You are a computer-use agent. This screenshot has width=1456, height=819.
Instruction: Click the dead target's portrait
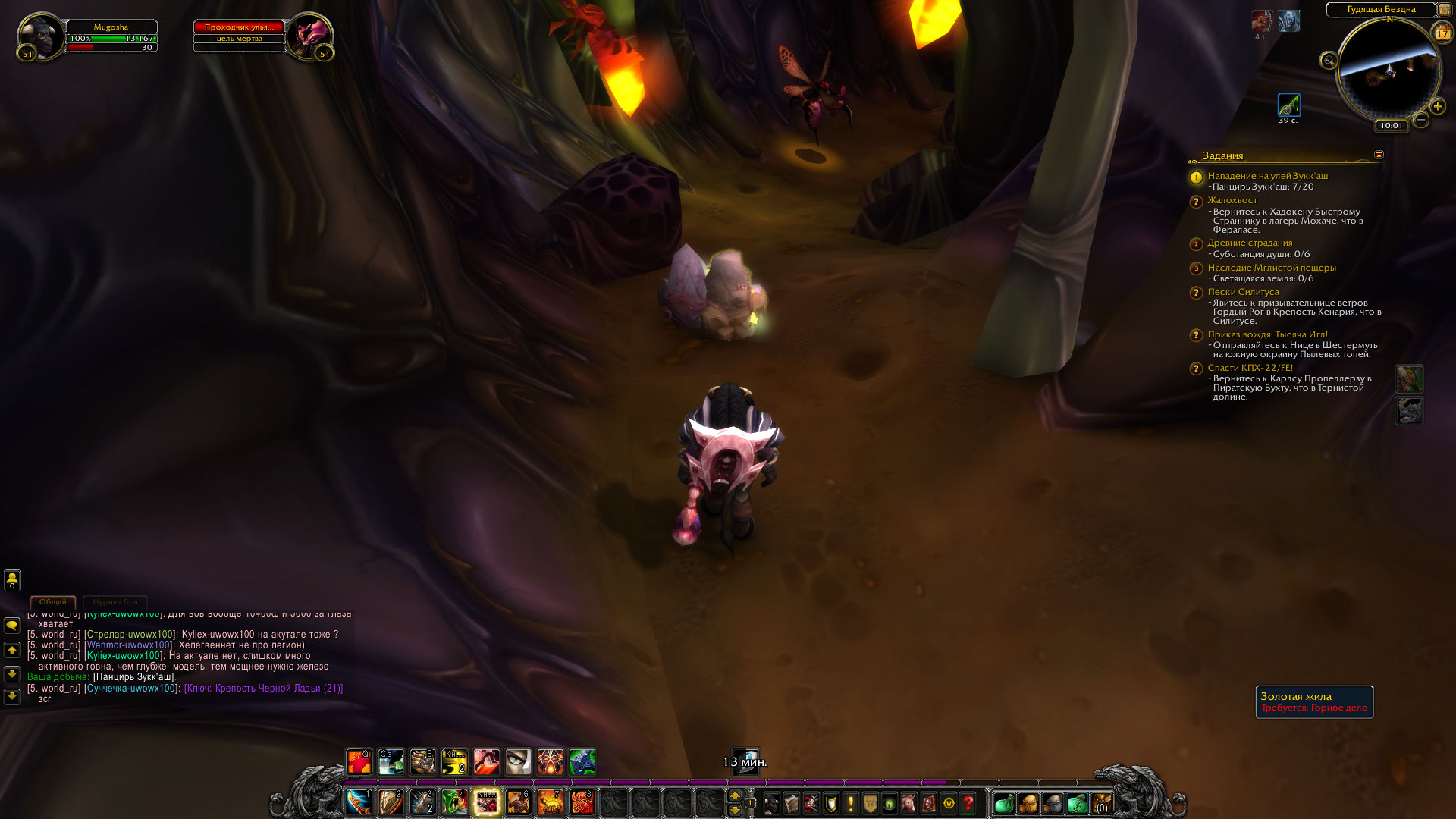tap(310, 35)
